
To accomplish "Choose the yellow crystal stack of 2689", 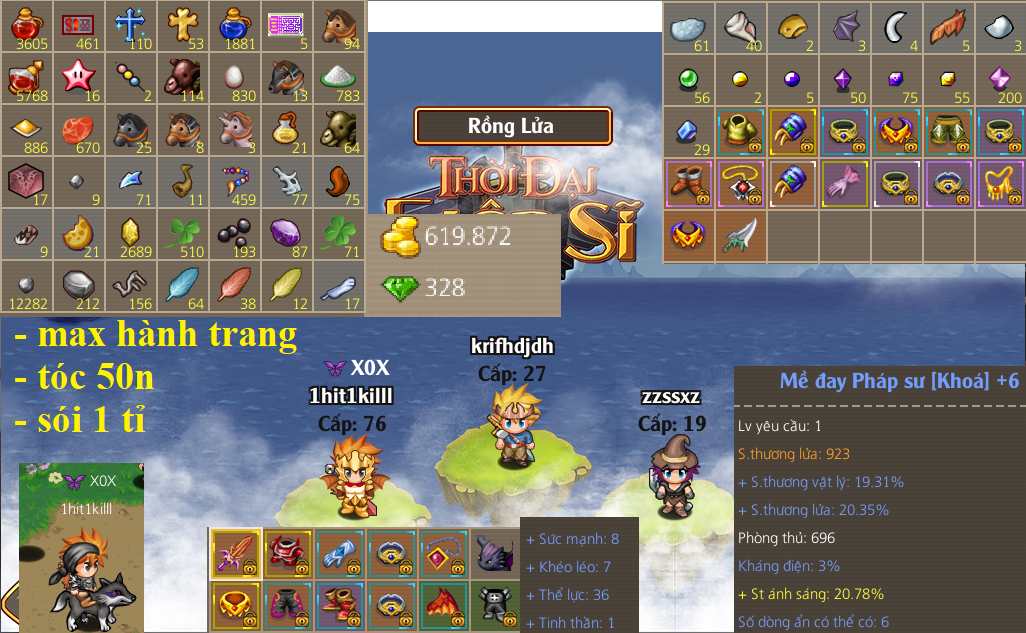I will (x=130, y=235).
